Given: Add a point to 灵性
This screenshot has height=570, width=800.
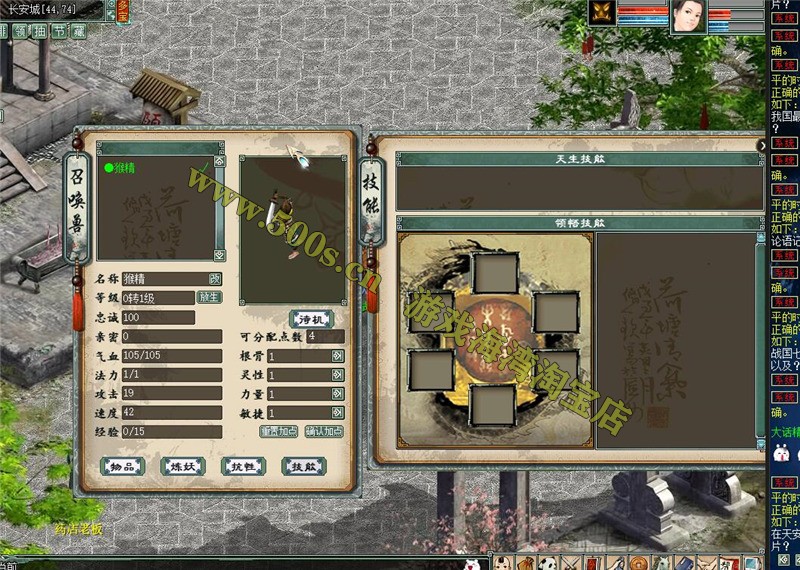Looking at the screenshot, I should pos(337,375).
